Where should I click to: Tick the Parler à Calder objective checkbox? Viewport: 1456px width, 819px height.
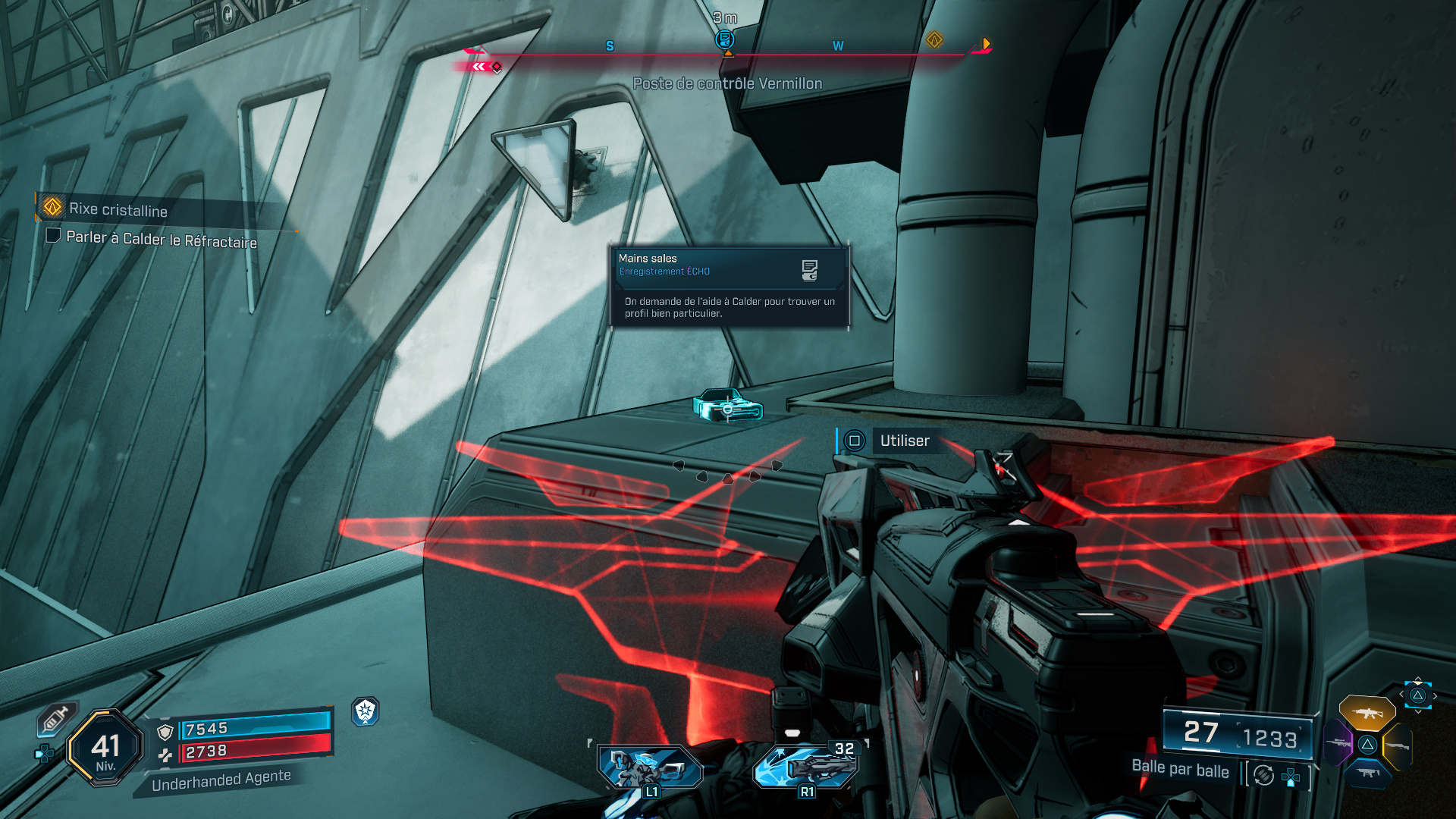point(53,235)
